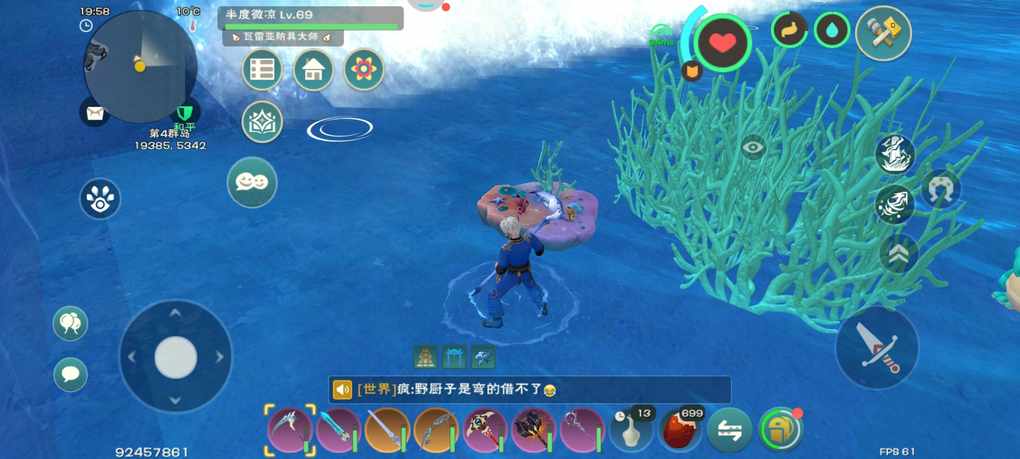Open the house home button
The width and height of the screenshot is (1020, 459).
point(313,70)
